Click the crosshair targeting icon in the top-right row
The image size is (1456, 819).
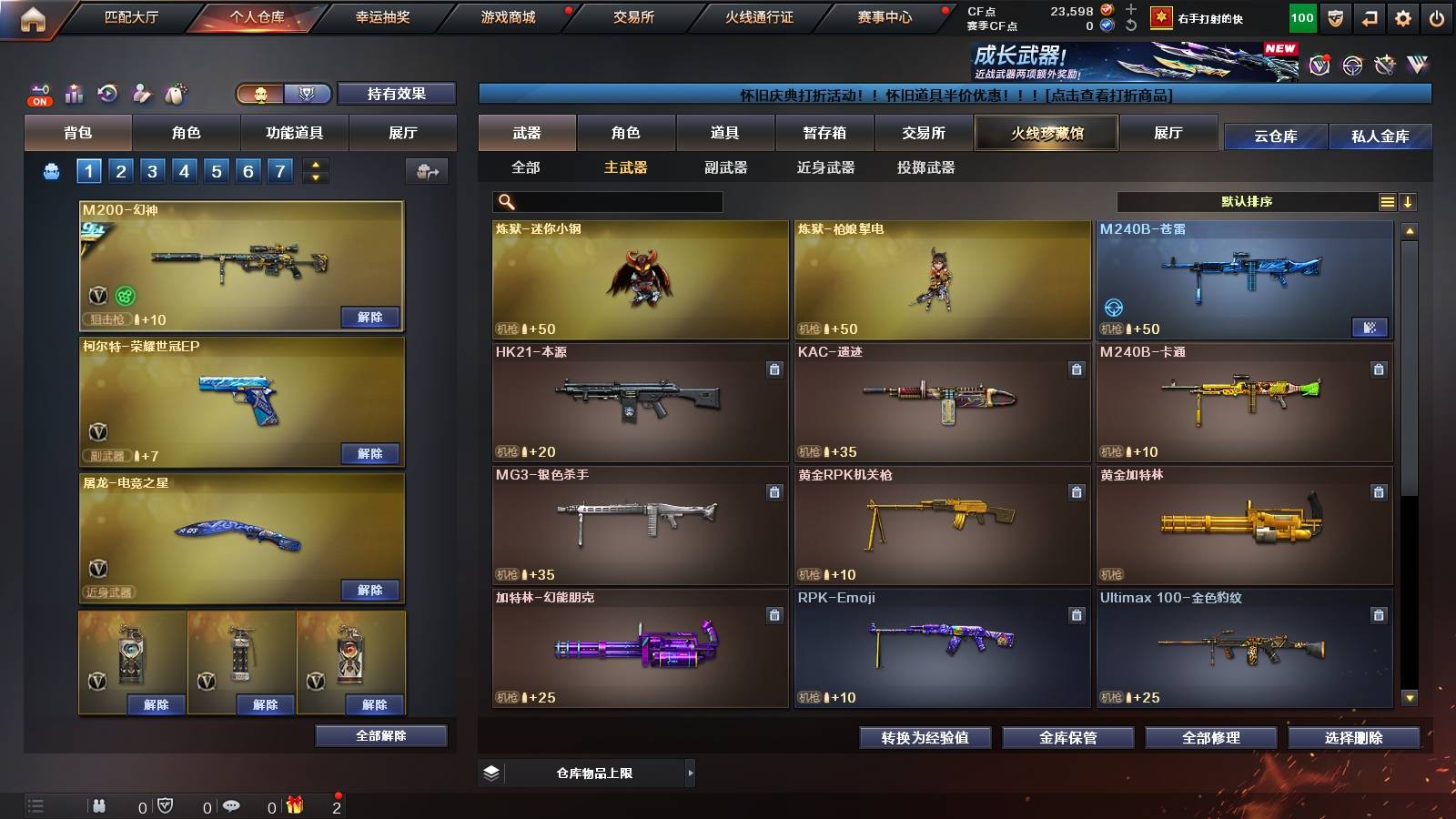(x=1351, y=65)
